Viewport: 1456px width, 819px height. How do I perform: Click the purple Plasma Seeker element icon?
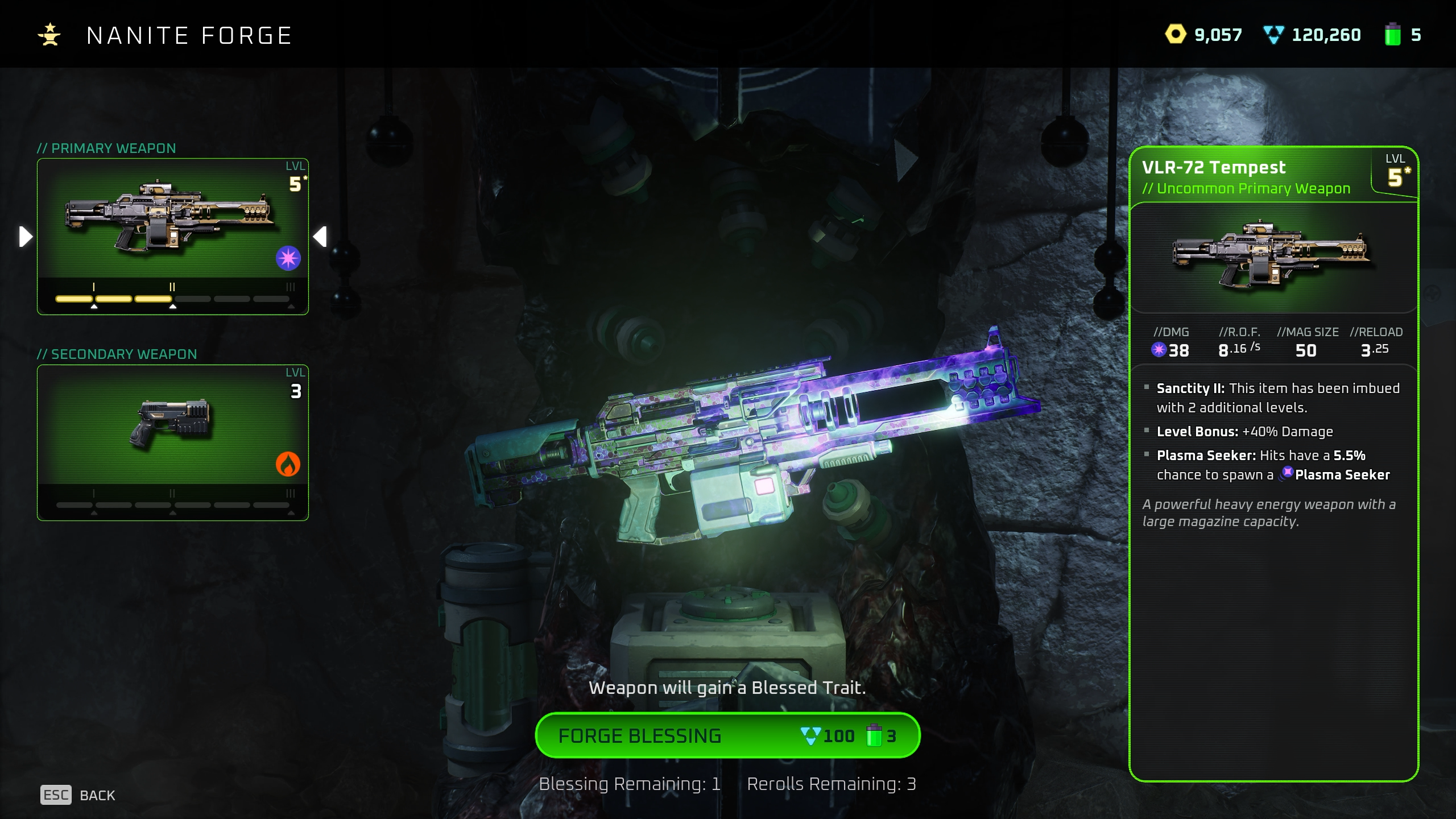click(288, 258)
